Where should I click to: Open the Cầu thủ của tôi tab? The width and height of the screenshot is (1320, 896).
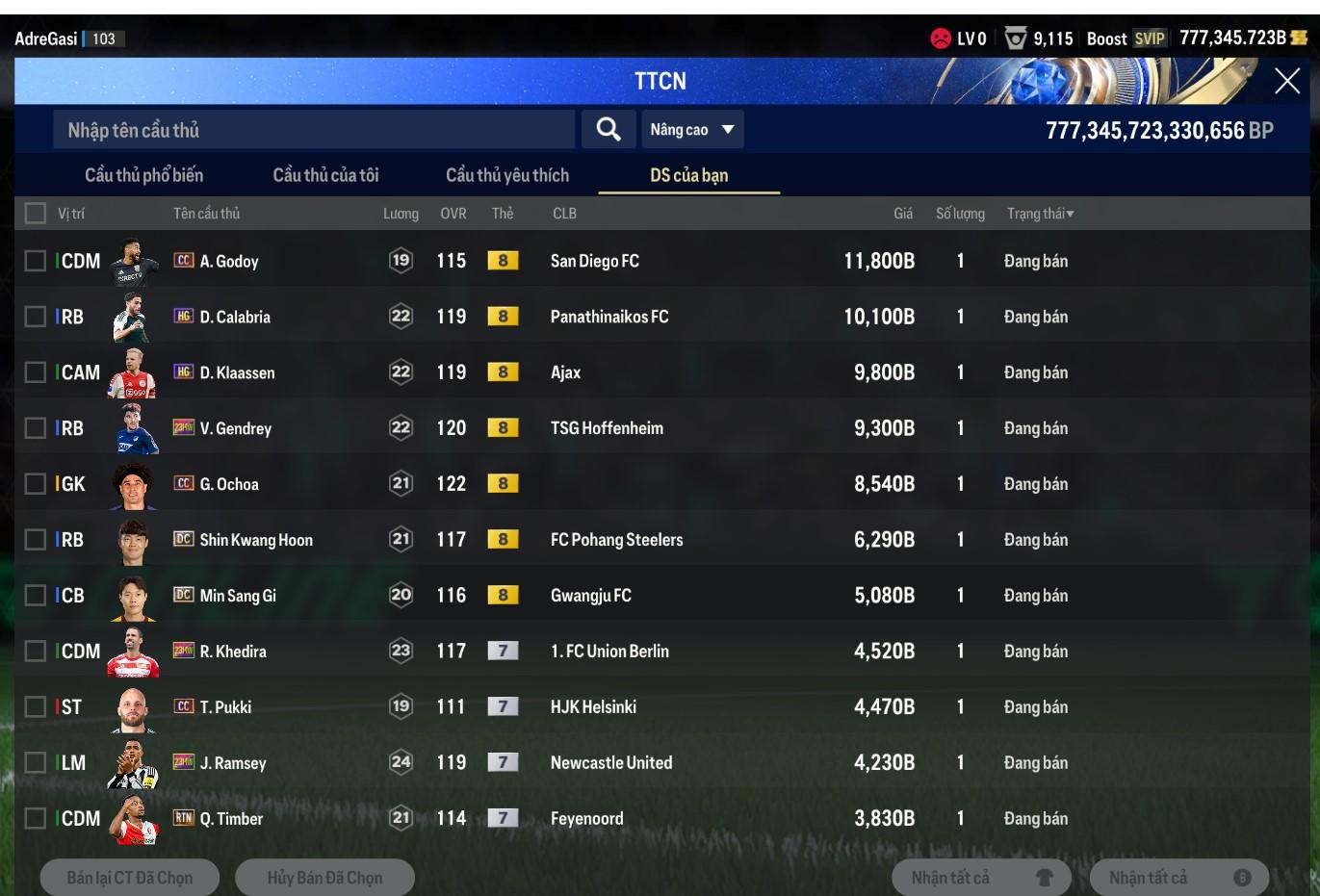[x=325, y=175]
